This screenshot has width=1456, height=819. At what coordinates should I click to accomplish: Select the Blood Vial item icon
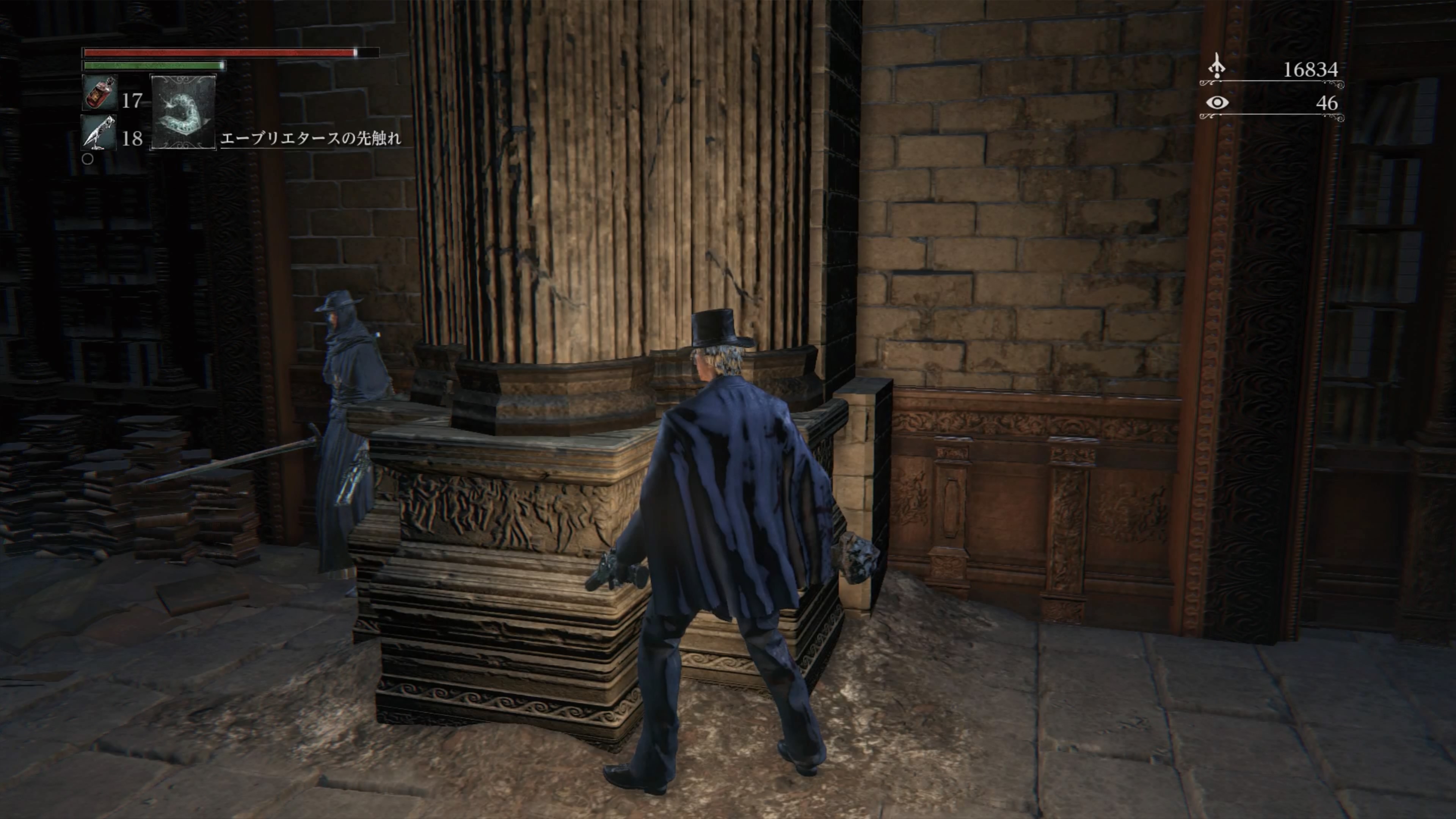(99, 93)
